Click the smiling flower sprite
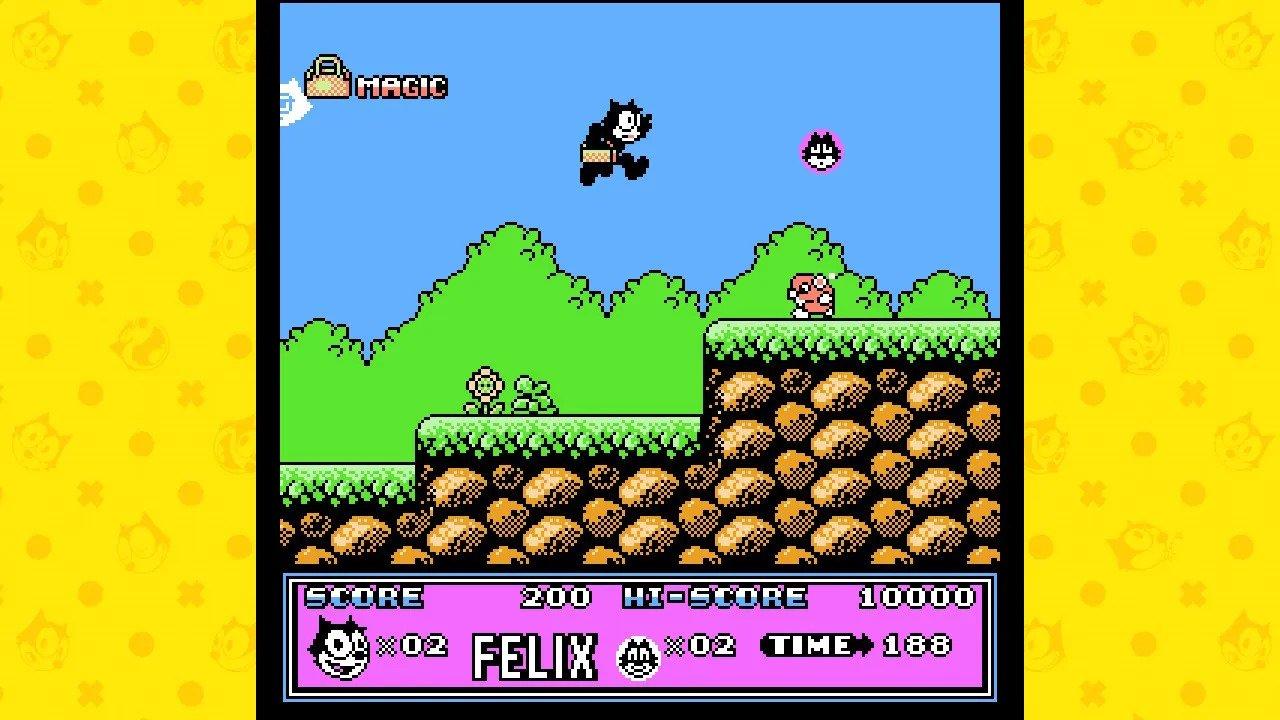 point(483,386)
